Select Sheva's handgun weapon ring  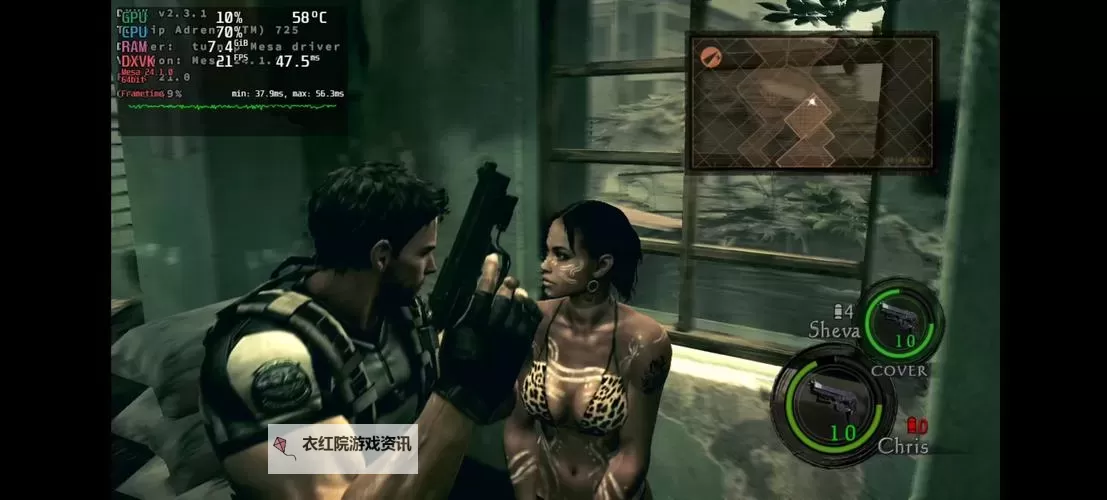pyautogui.click(x=901, y=321)
